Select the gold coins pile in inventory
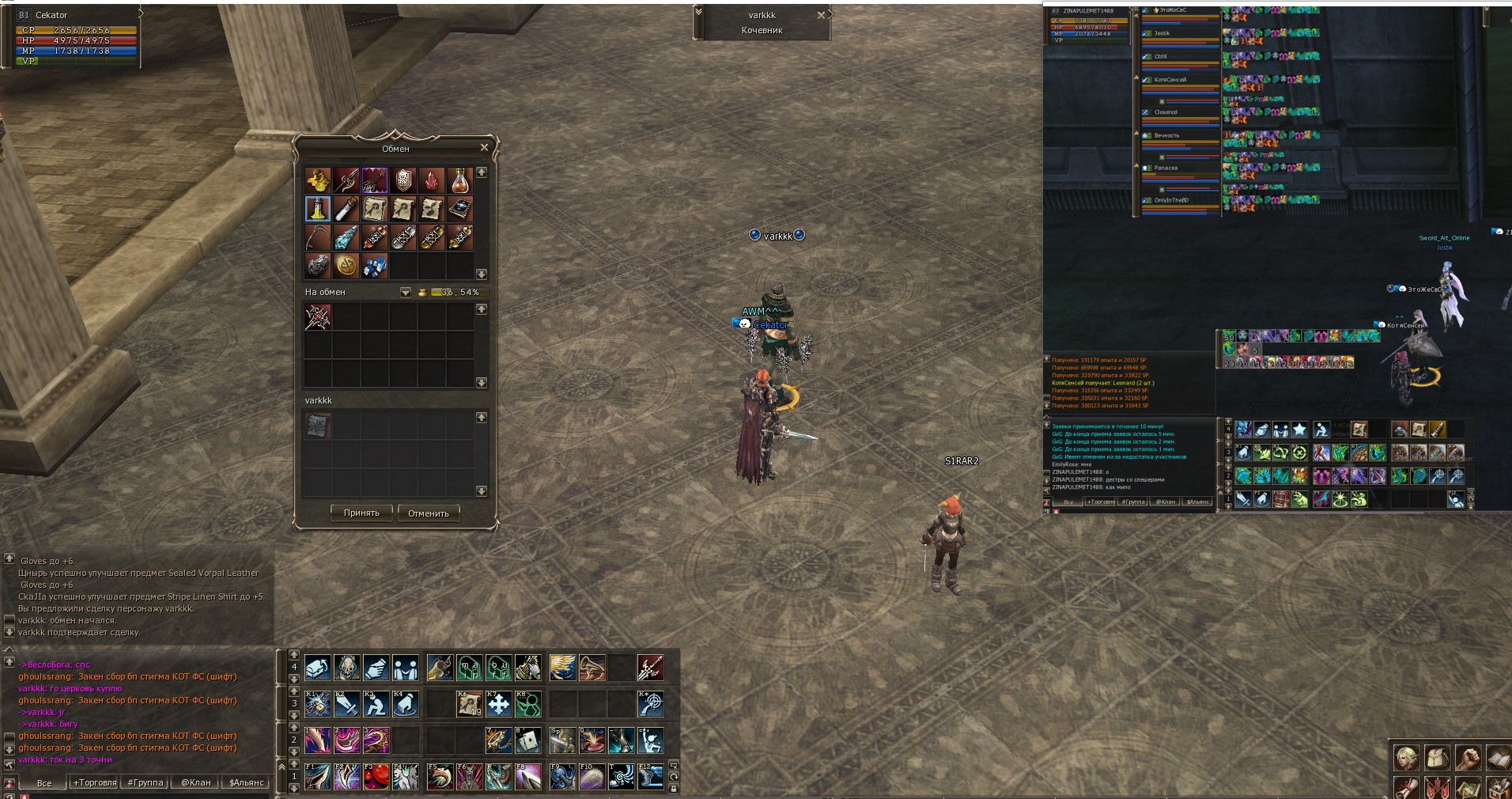 point(318,181)
